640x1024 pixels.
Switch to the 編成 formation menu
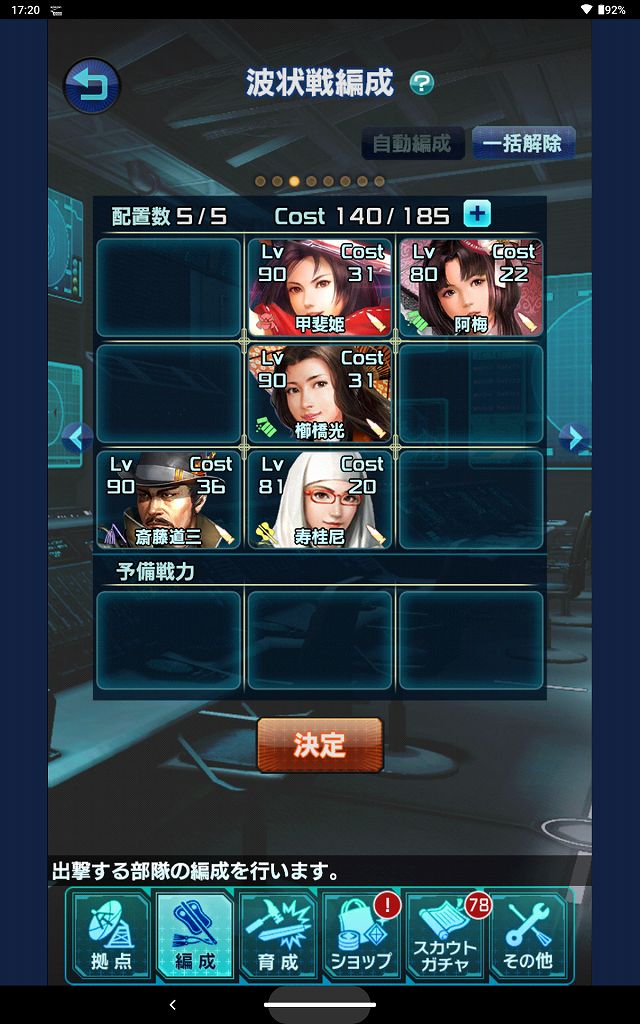194,935
